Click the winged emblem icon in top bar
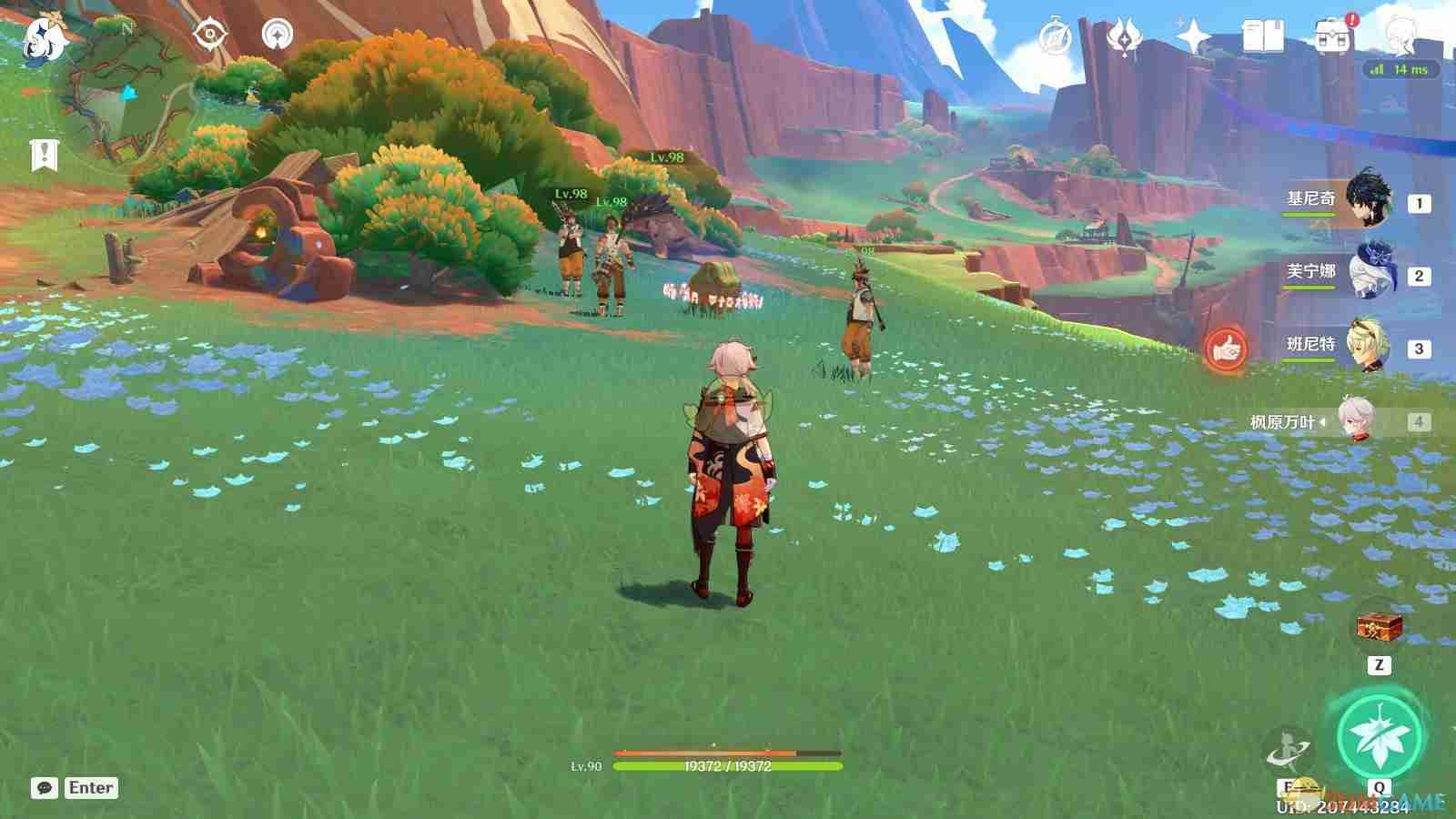Viewport: 1456px width, 819px height. click(x=1124, y=38)
